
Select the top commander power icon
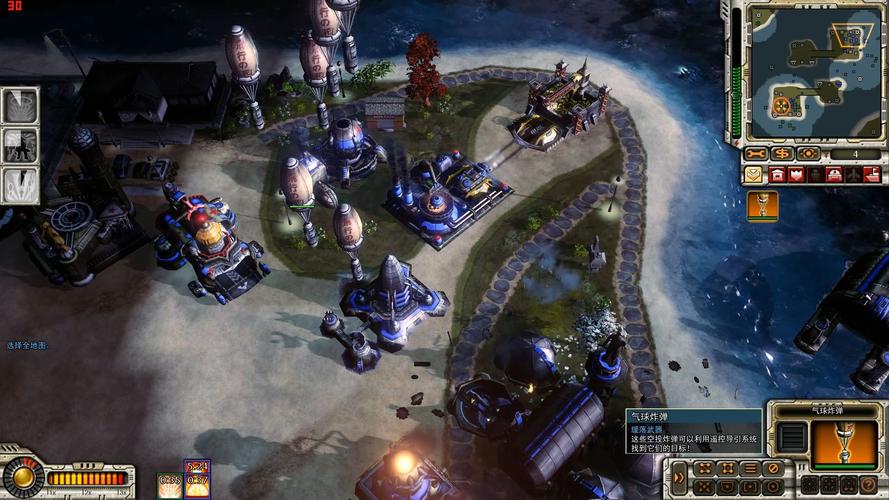[20, 106]
